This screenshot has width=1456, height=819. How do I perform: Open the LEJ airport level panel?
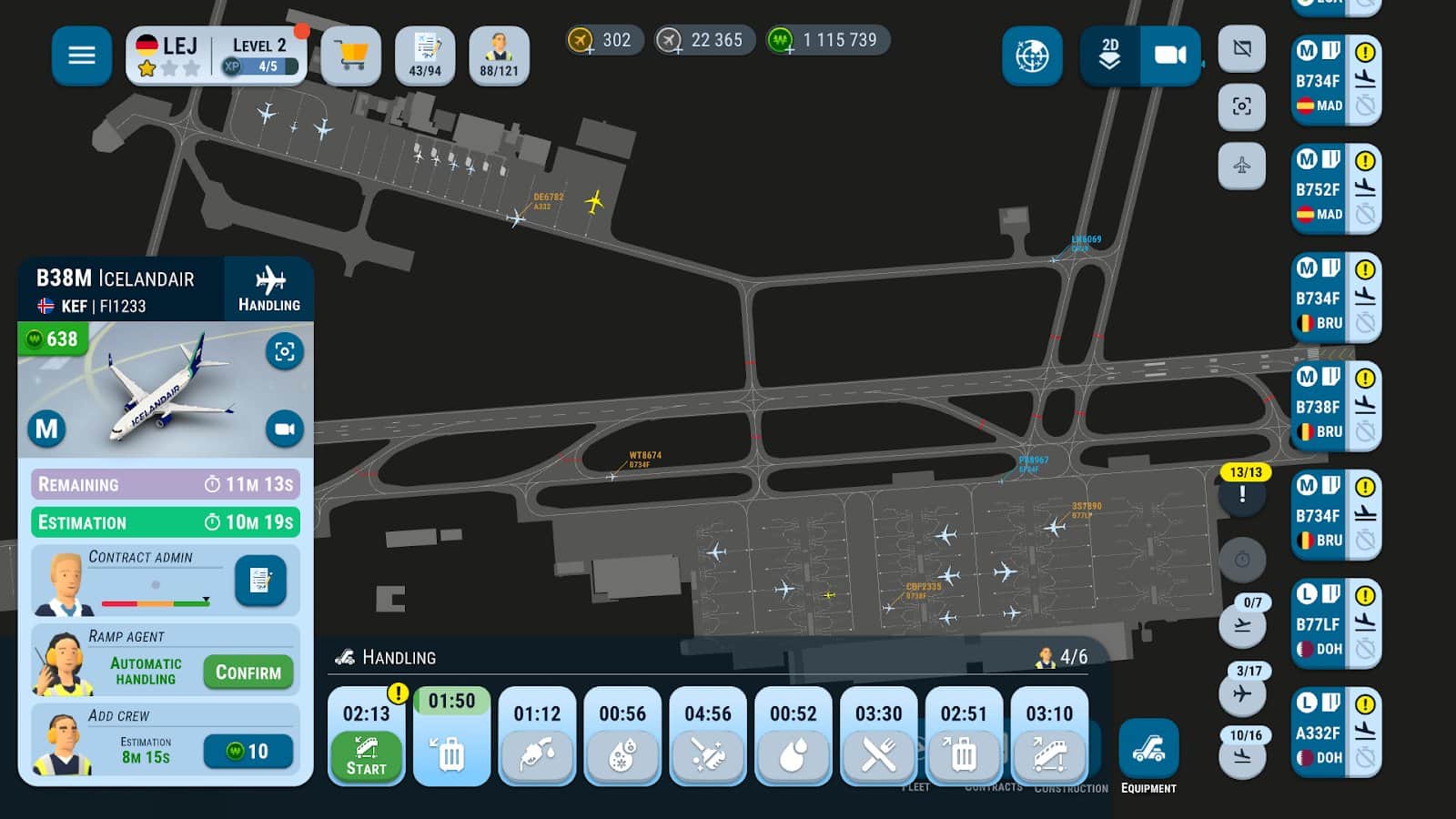click(x=217, y=56)
